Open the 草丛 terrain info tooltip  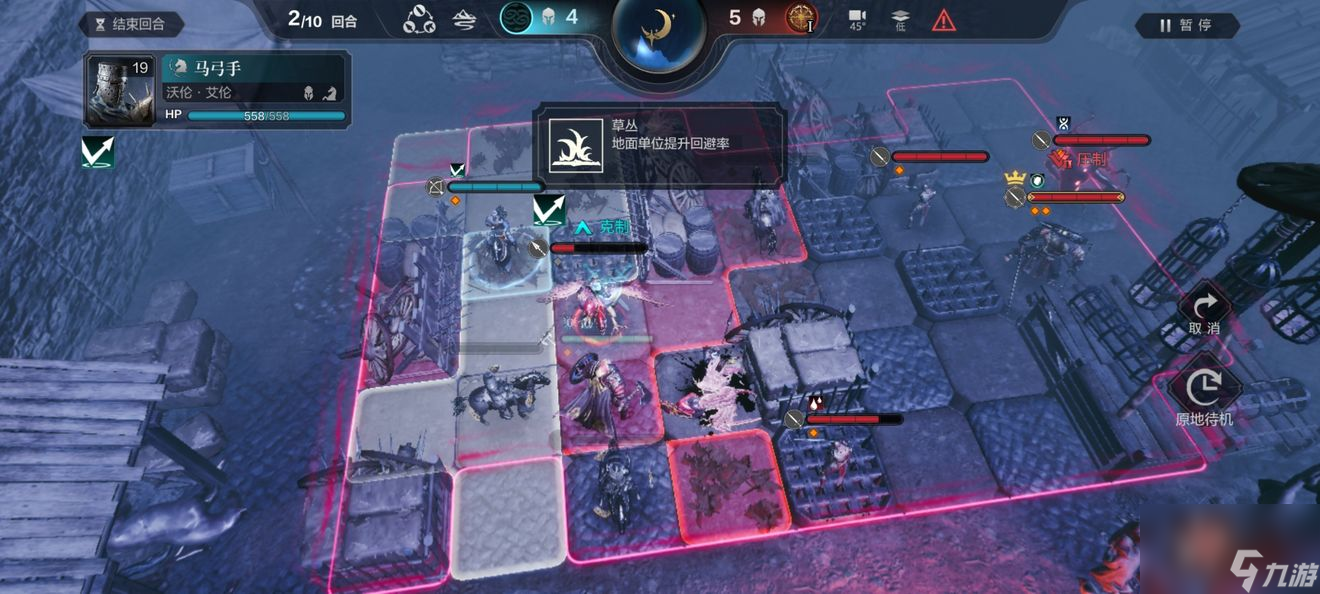click(x=659, y=145)
